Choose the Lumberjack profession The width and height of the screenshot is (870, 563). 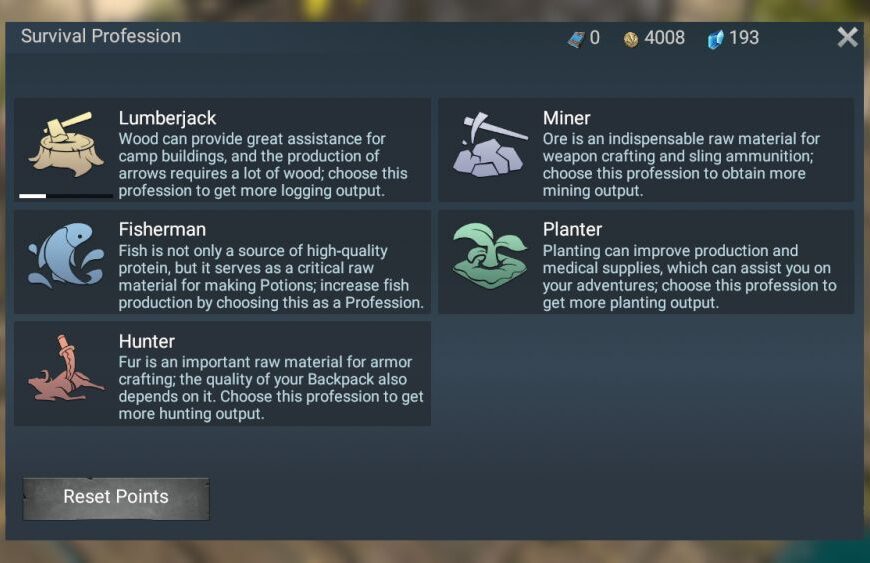click(x=222, y=150)
